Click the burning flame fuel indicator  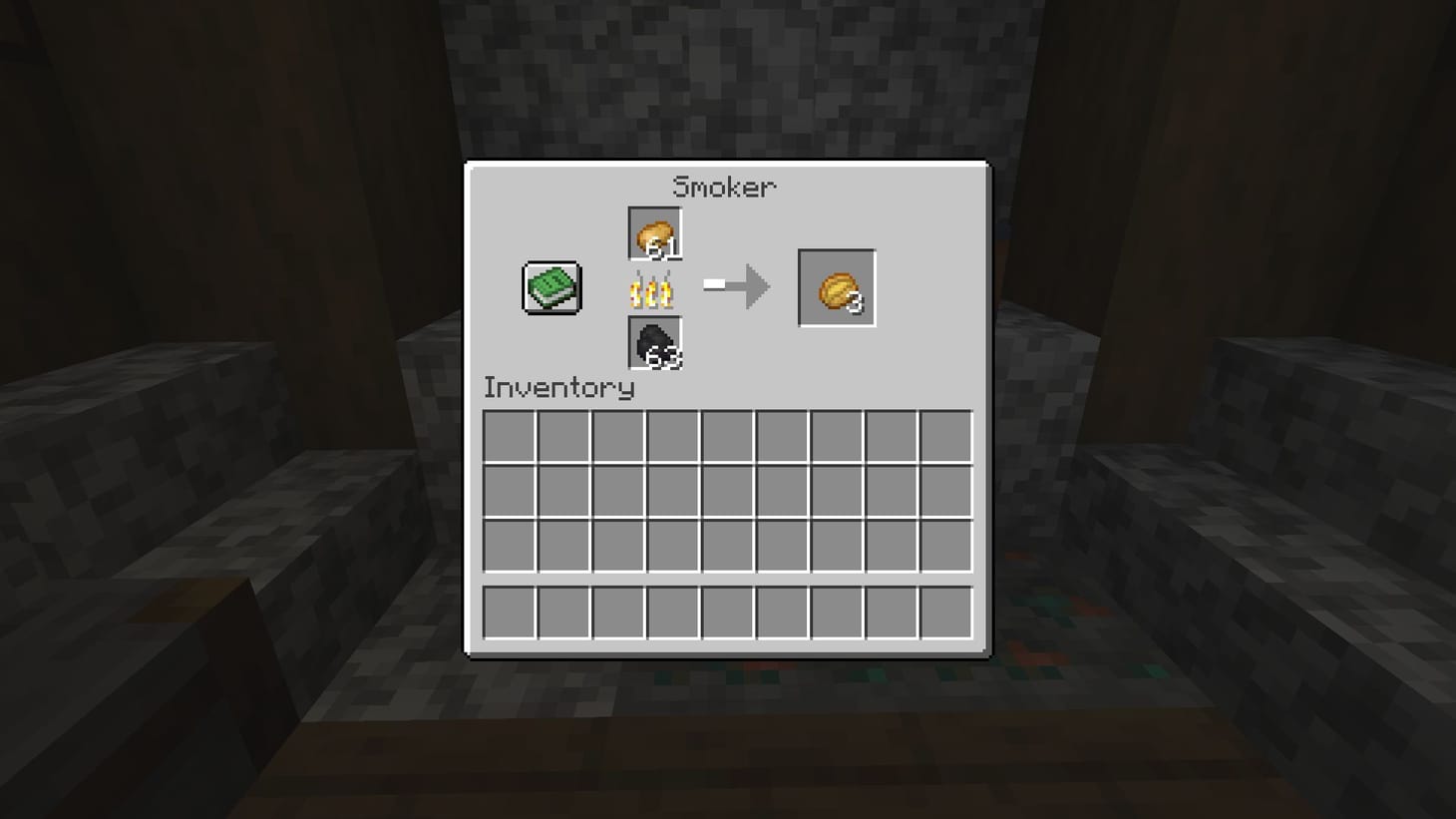pos(649,290)
